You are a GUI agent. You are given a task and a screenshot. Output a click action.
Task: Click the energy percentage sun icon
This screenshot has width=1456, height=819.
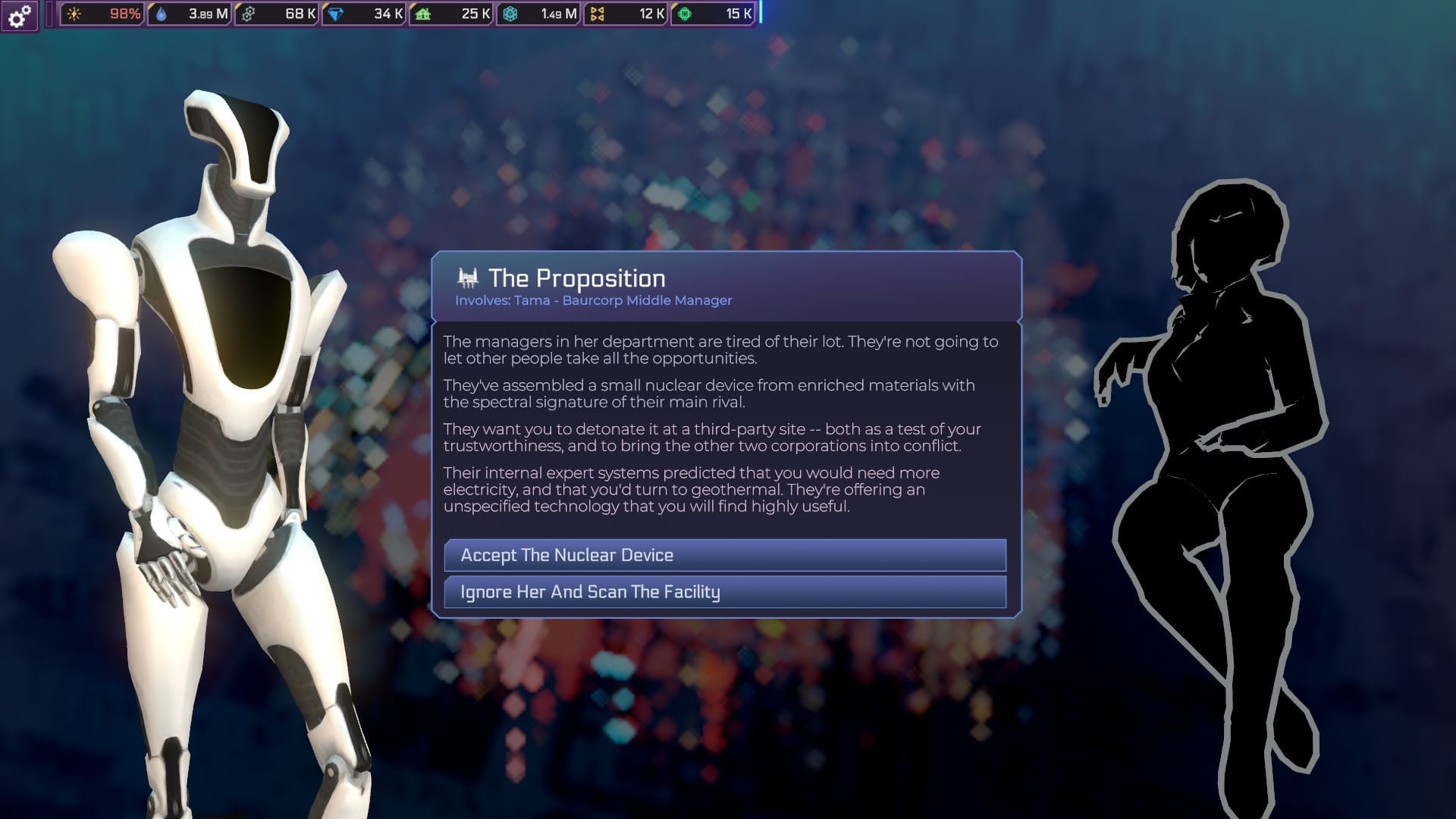pos(74,13)
